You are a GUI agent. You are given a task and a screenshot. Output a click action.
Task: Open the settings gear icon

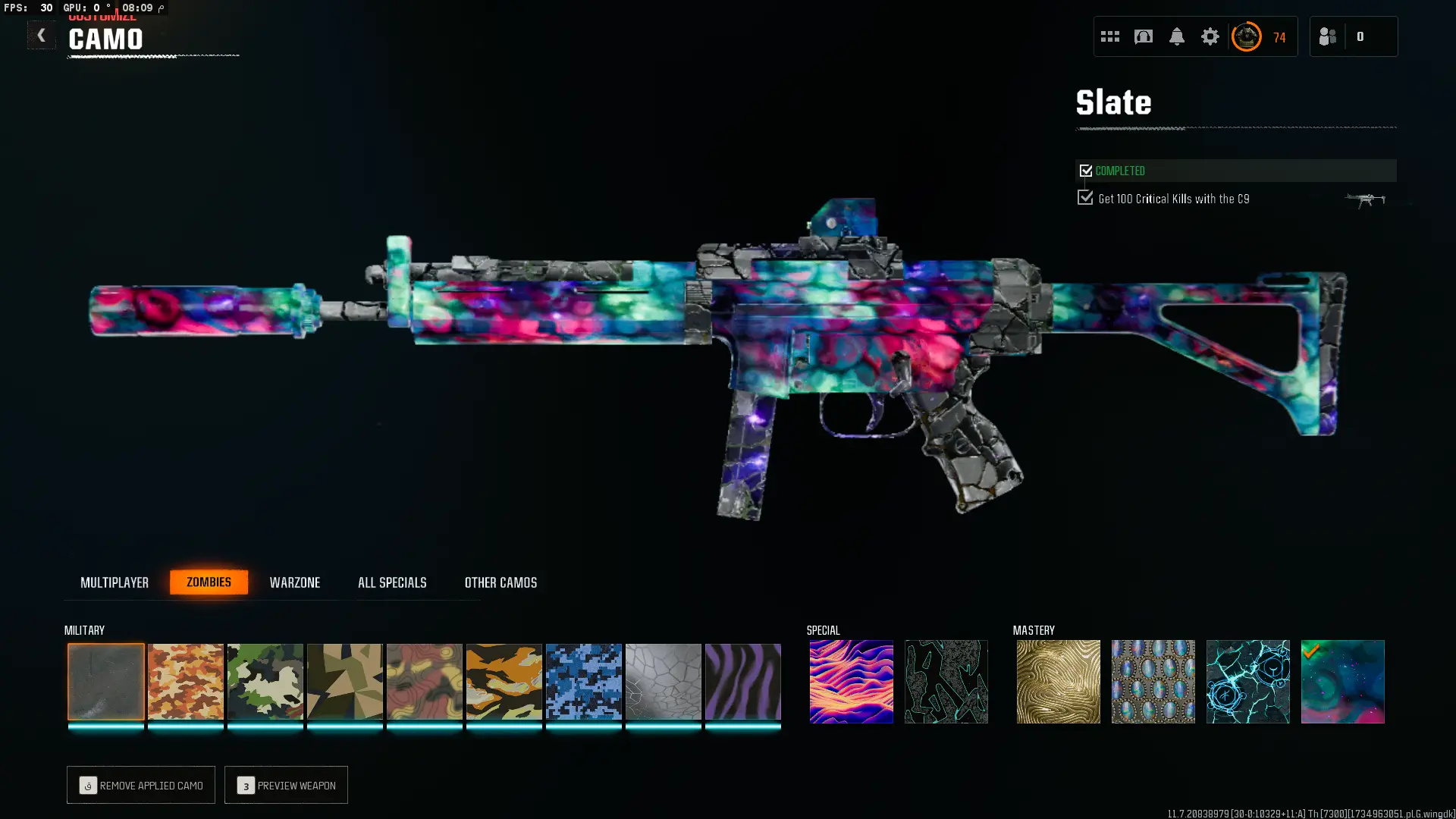click(1210, 36)
